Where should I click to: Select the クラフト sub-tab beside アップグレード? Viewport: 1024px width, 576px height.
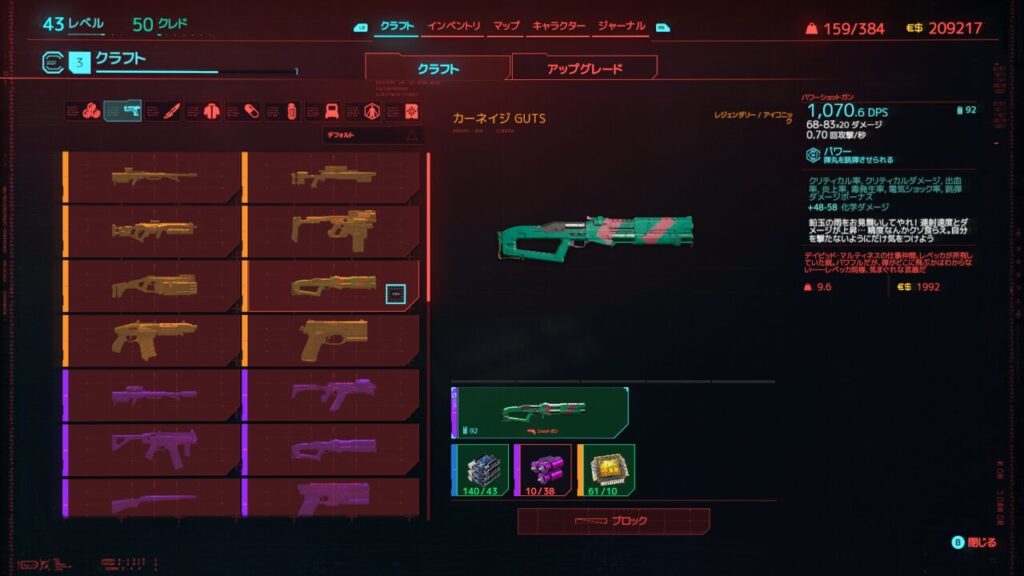pyautogui.click(x=438, y=69)
